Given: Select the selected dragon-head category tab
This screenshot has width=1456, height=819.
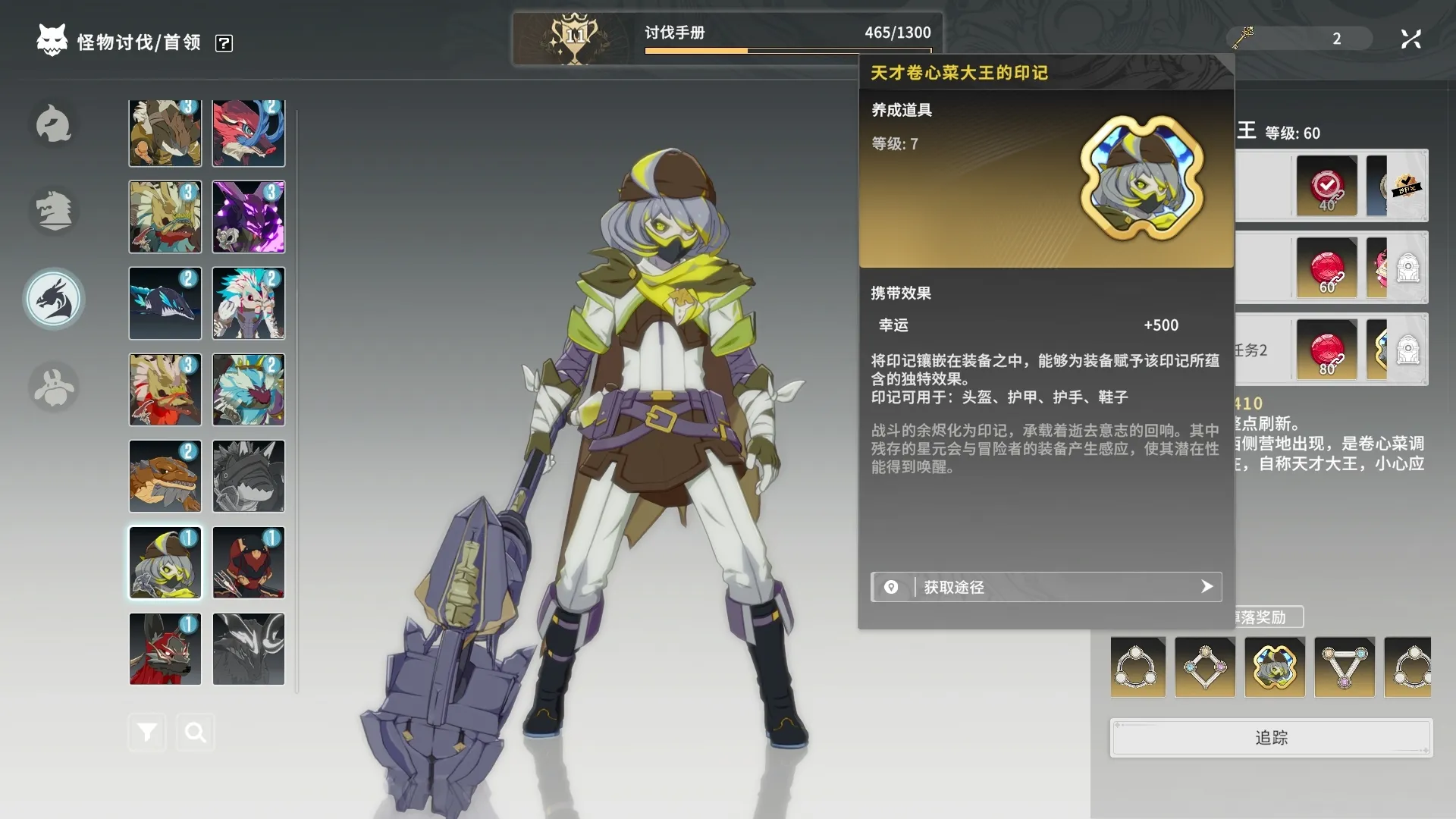Looking at the screenshot, I should click(x=54, y=300).
